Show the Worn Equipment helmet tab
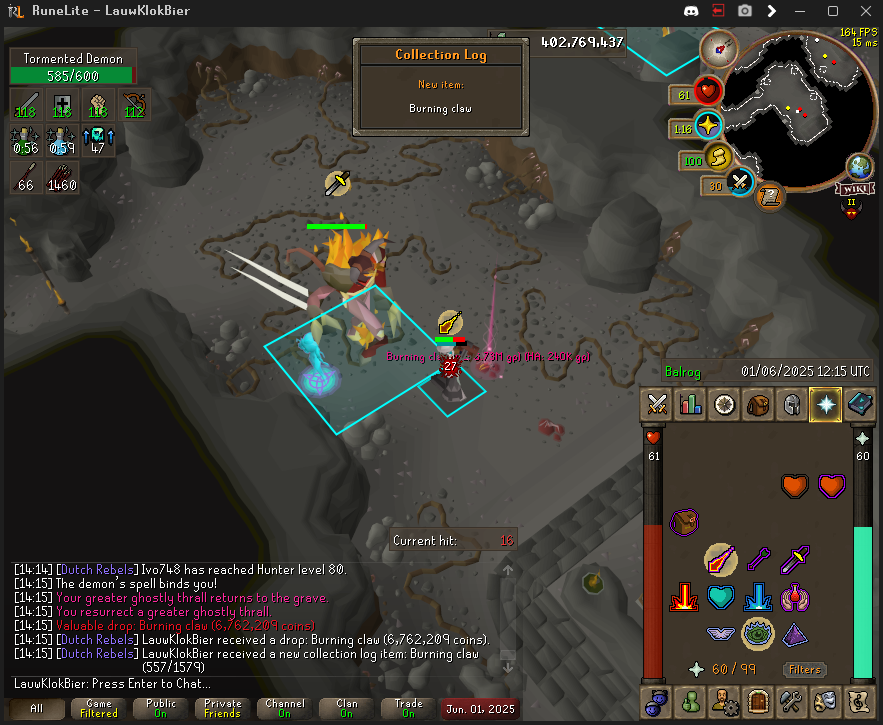 click(791, 405)
